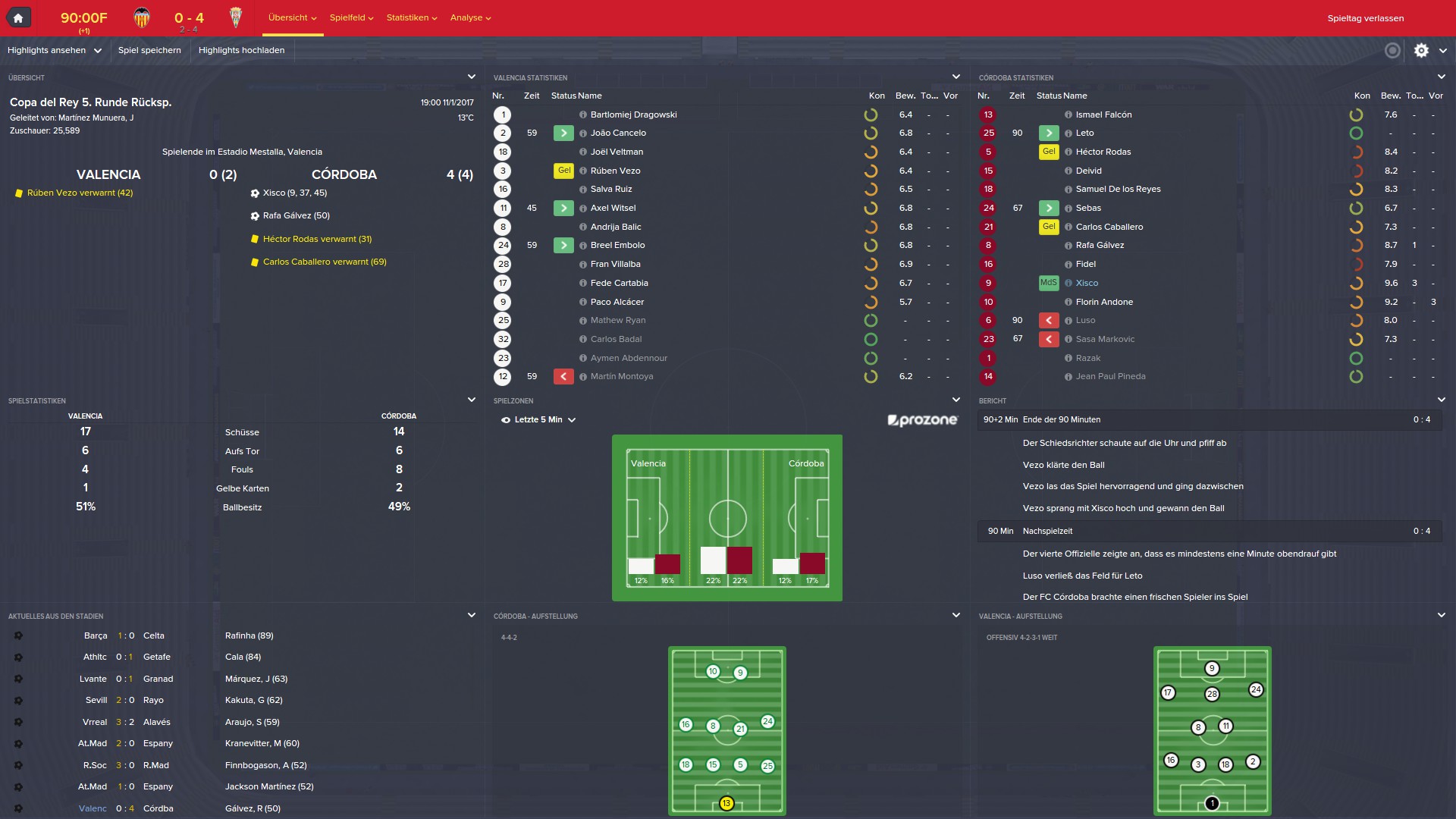
Task: Open the Spielfeld dropdown menu
Action: tap(351, 17)
